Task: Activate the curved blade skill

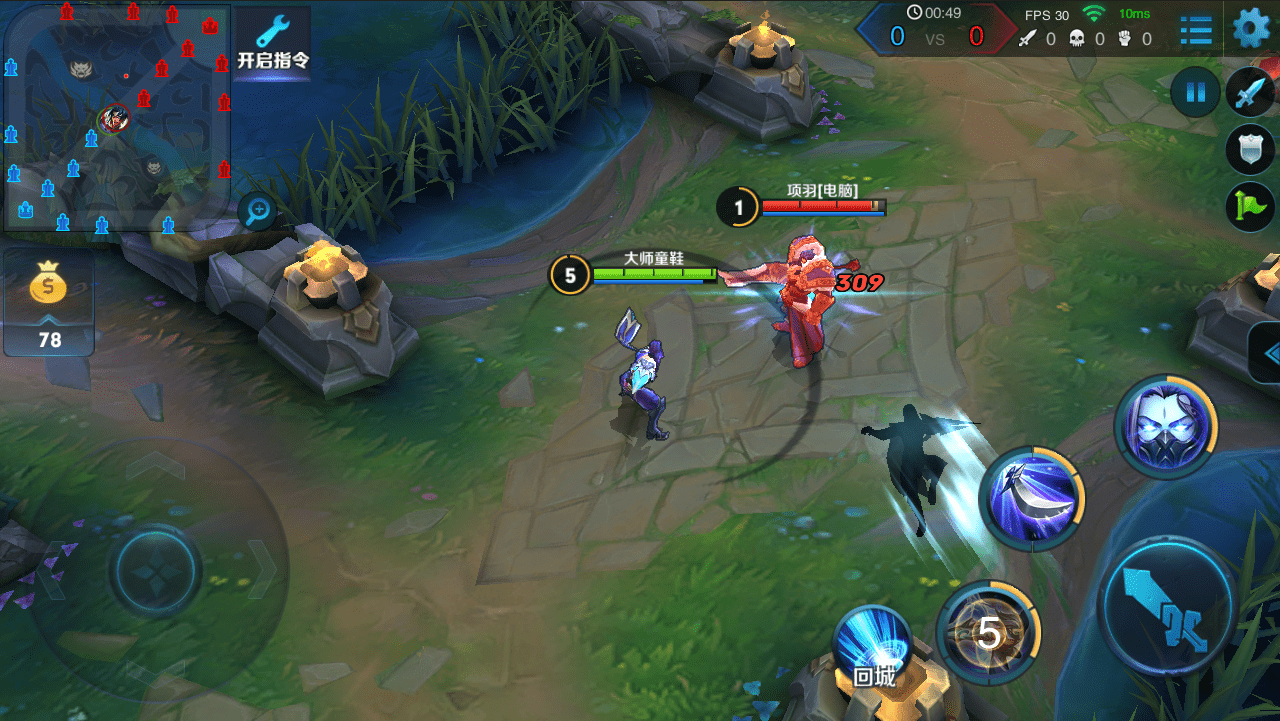Action: point(1031,496)
